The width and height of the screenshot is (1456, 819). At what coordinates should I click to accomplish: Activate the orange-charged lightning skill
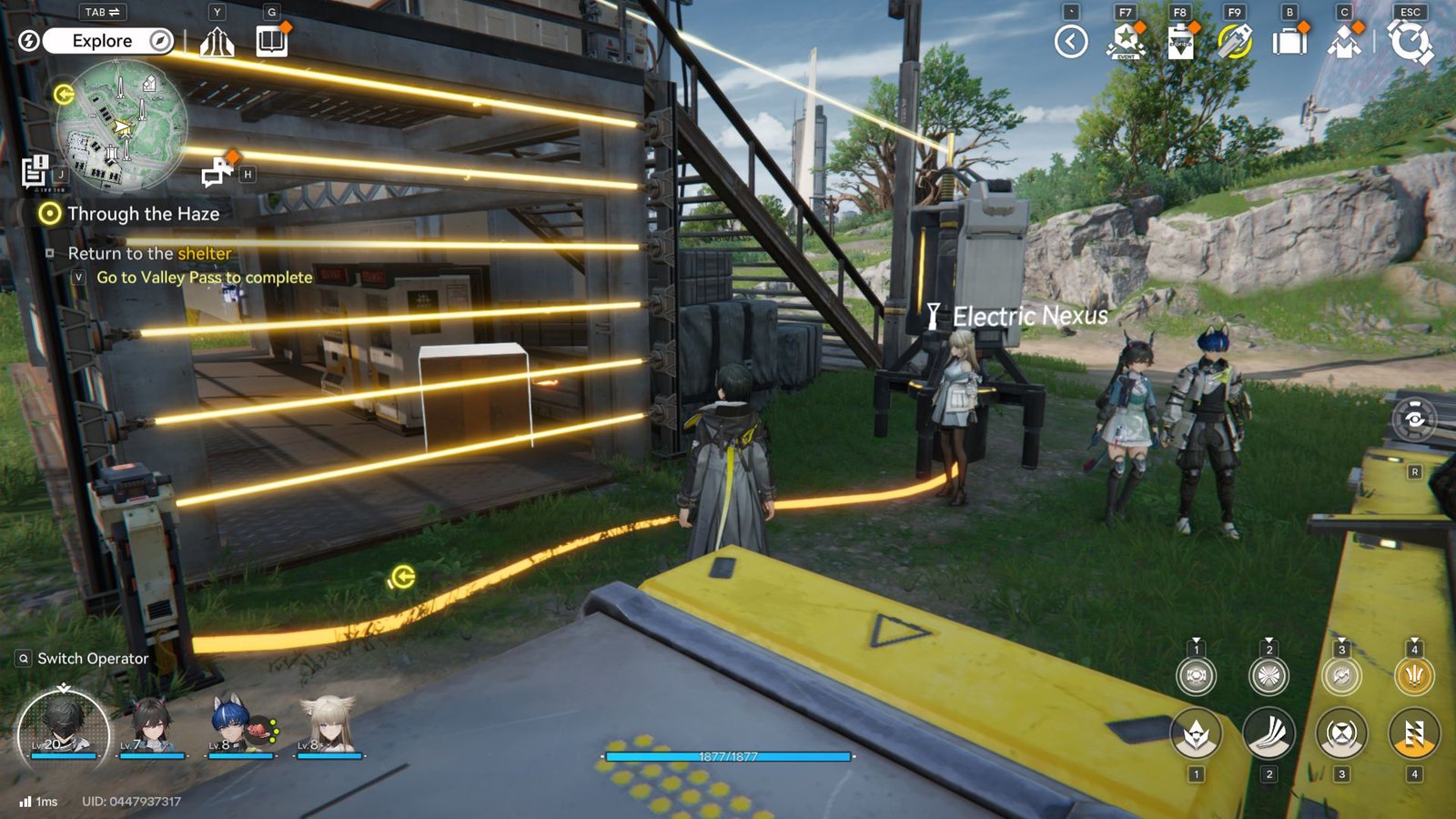1413,733
